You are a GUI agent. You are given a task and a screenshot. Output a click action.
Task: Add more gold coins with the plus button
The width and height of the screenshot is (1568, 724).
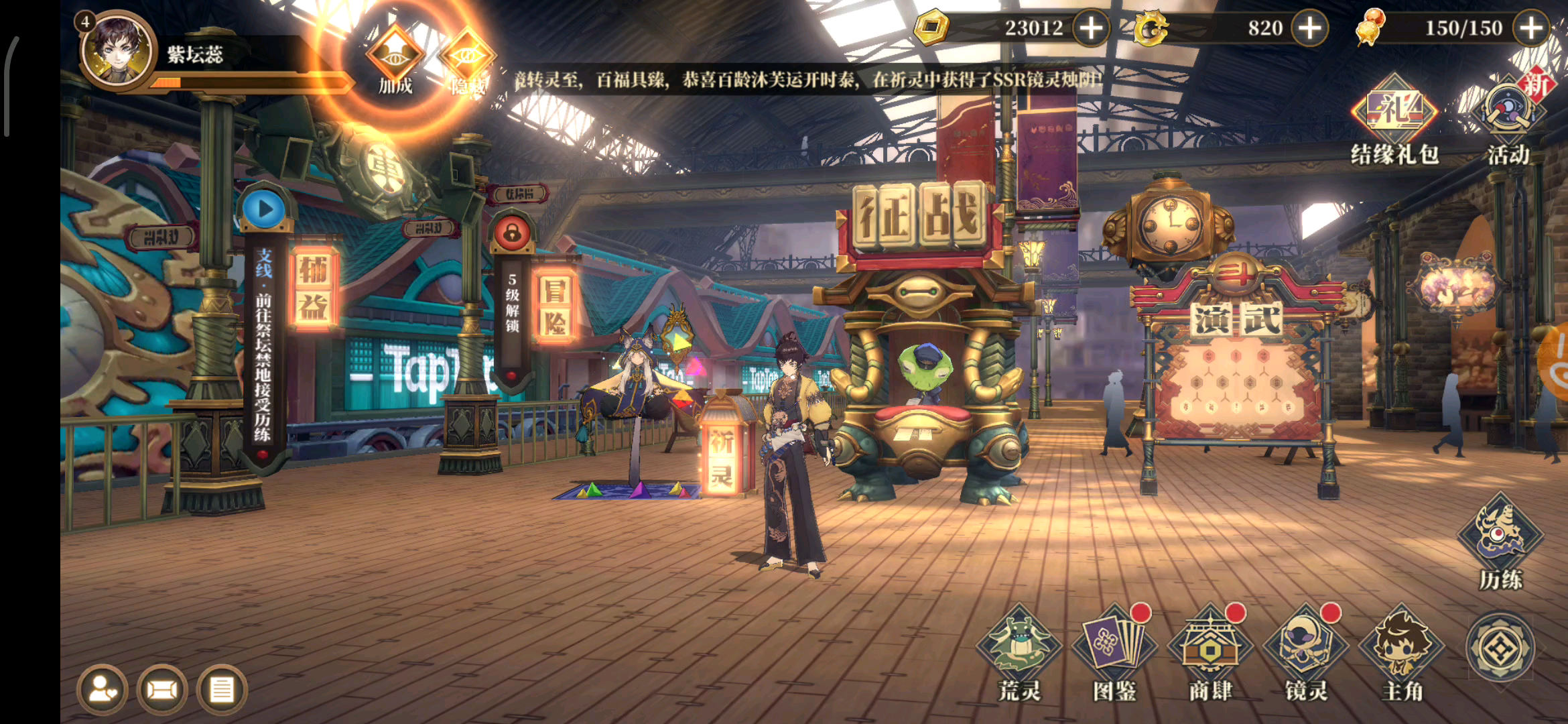(1091, 28)
